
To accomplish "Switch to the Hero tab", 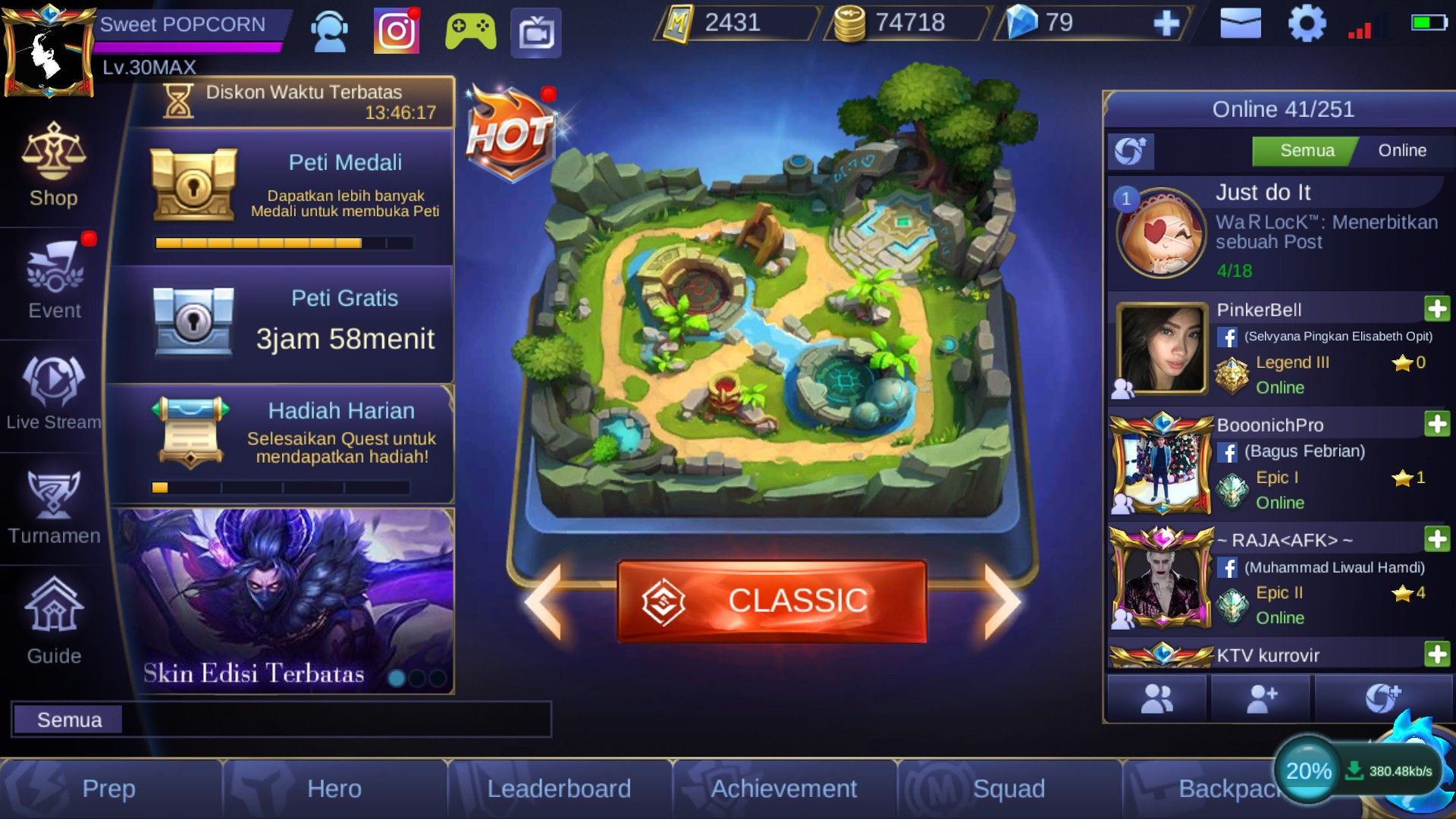I will 334,789.
